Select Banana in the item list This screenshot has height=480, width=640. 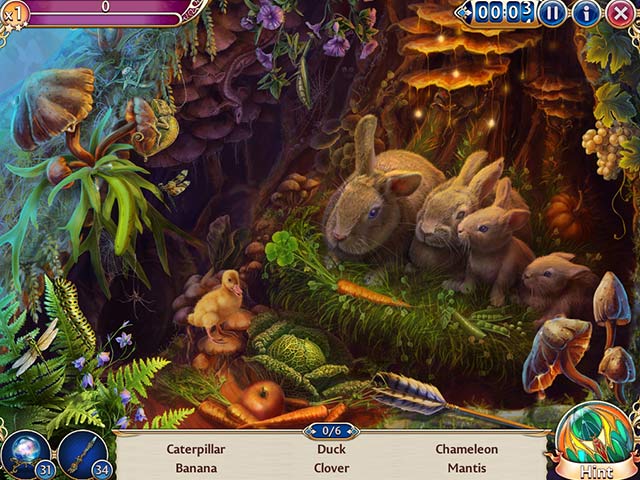pyautogui.click(x=197, y=467)
